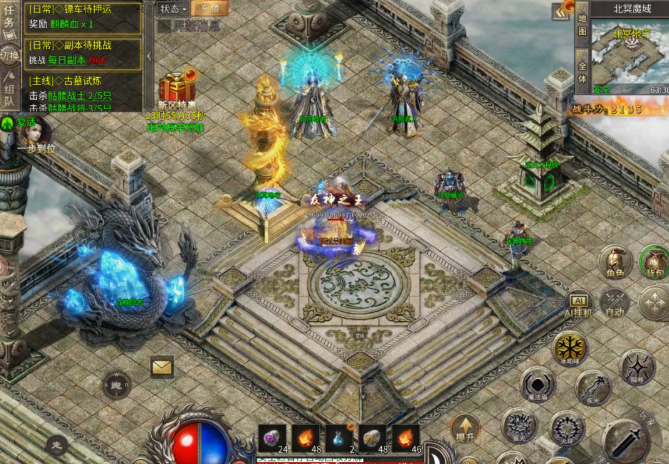Open the 任务 quest tab
The width and height of the screenshot is (669, 464).
9,19
